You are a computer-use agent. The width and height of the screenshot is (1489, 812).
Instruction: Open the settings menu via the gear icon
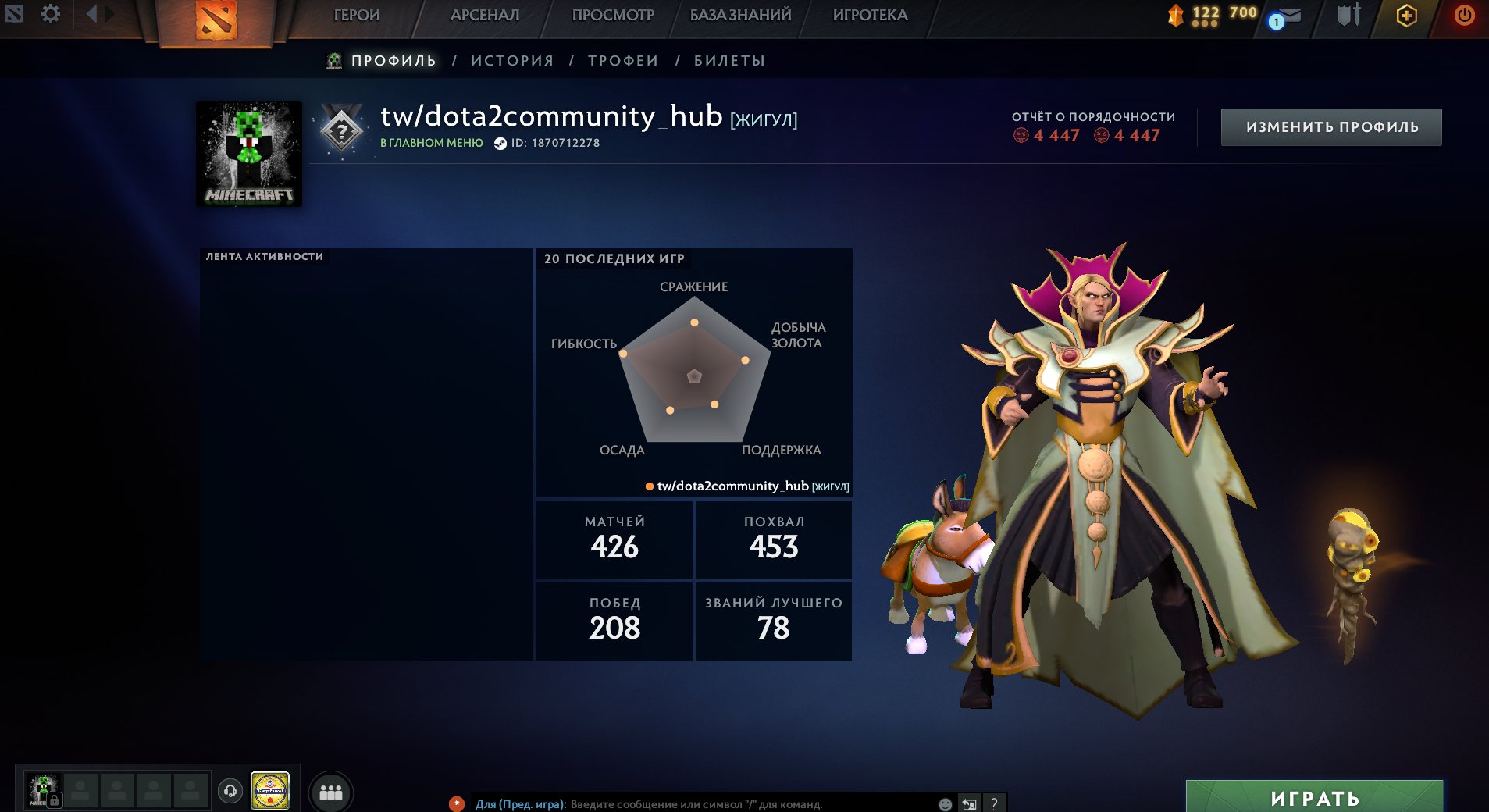coord(51,14)
